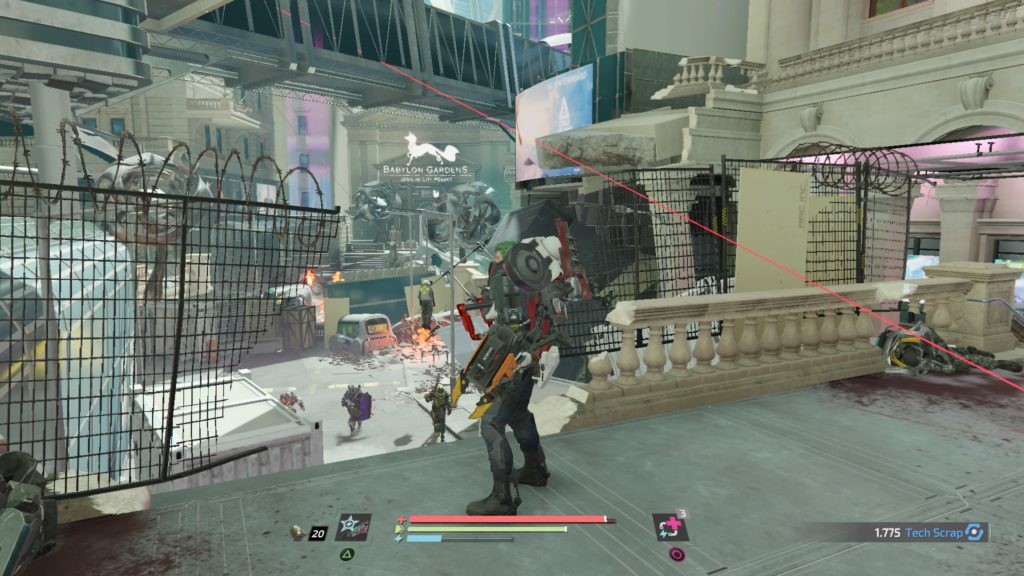
Task: Click the Tech Scrap currency icon
Action: (975, 533)
